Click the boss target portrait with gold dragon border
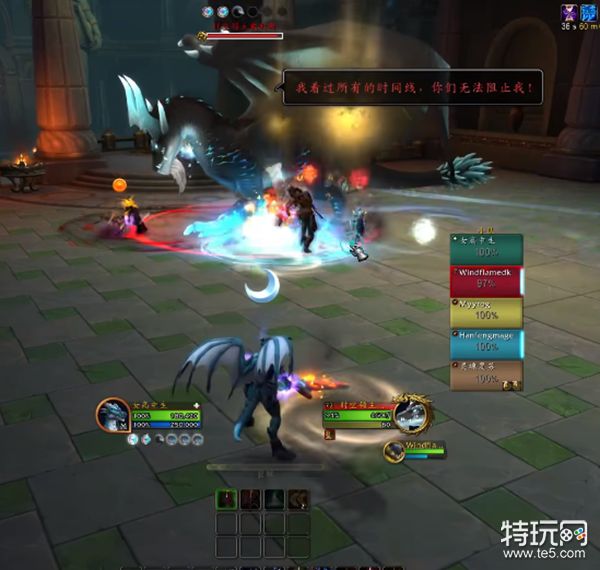Image resolution: width=600 pixels, height=570 pixels. click(410, 413)
